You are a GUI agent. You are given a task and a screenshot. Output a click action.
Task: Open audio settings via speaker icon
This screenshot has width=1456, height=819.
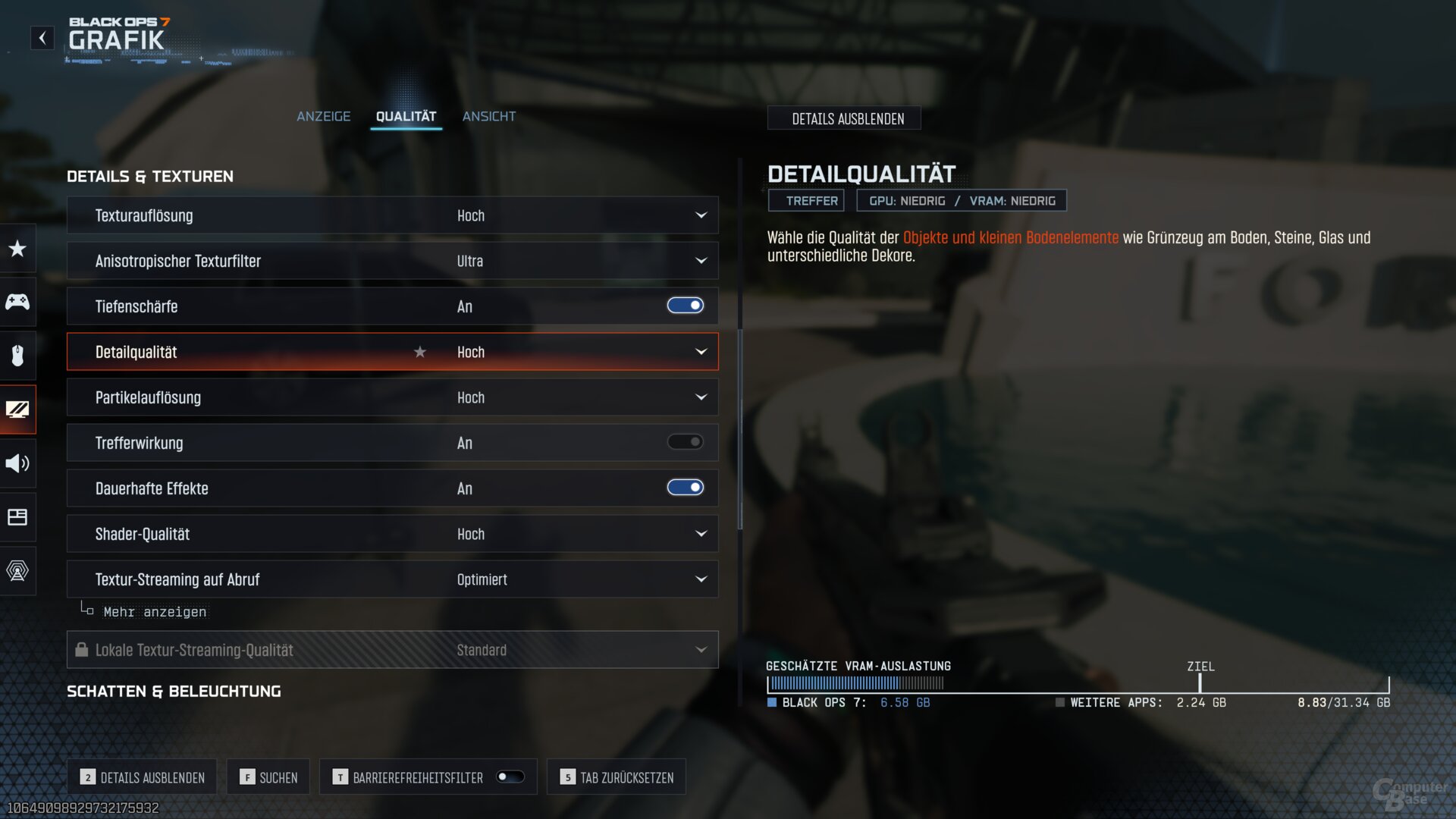(17, 463)
